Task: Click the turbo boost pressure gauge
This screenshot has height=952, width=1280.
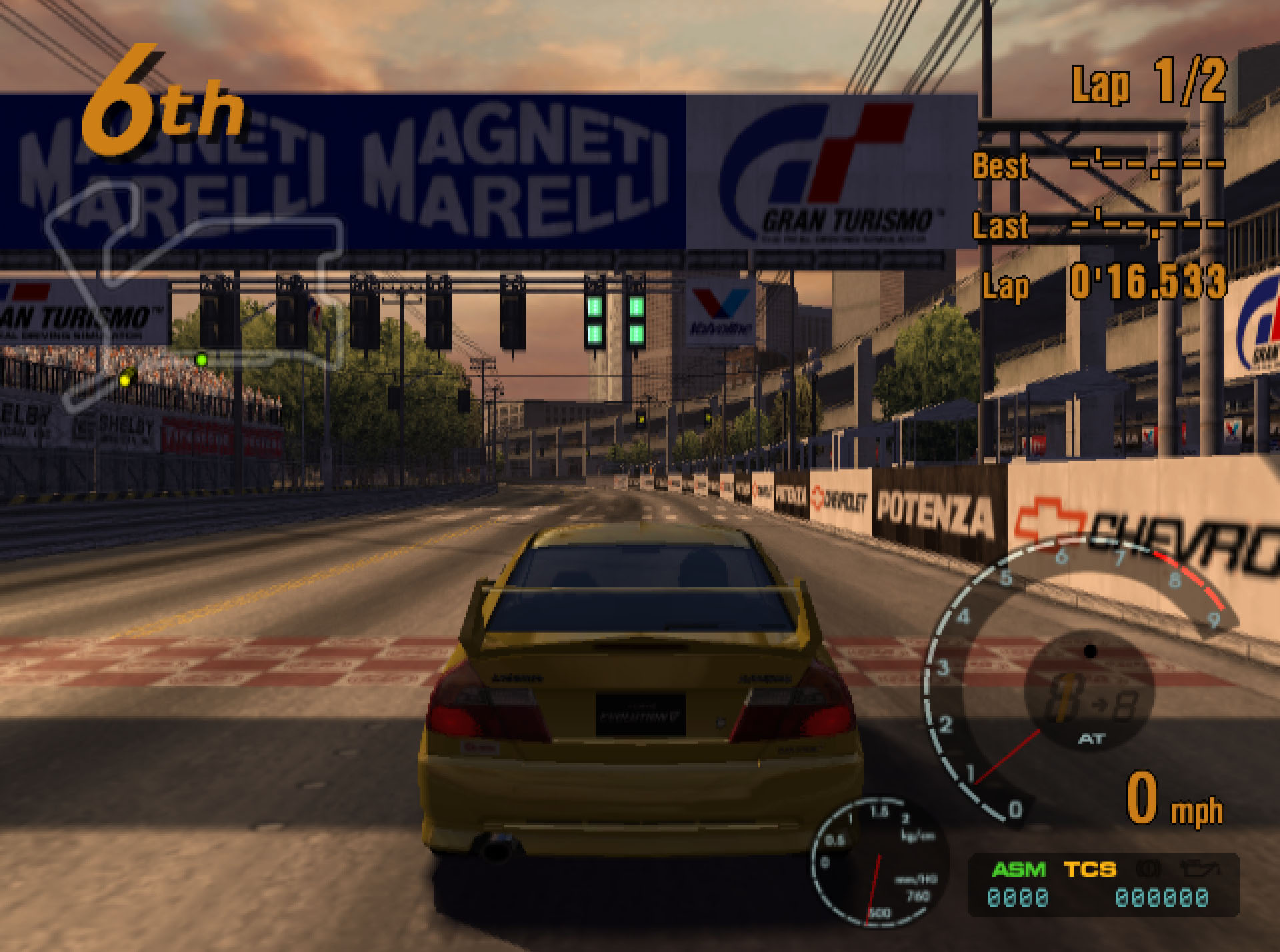Action: (x=877, y=861)
